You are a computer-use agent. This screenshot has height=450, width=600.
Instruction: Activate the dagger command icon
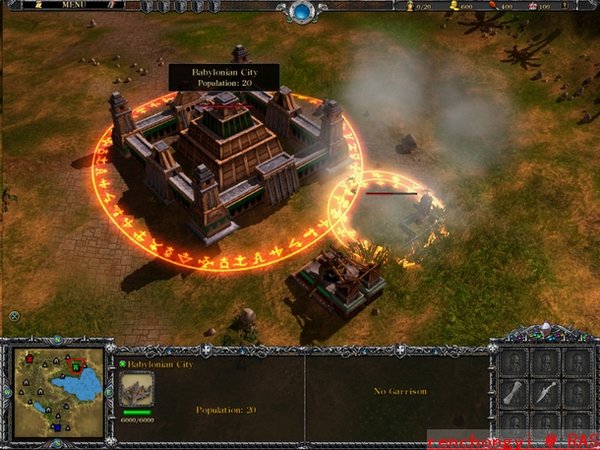coord(545,393)
